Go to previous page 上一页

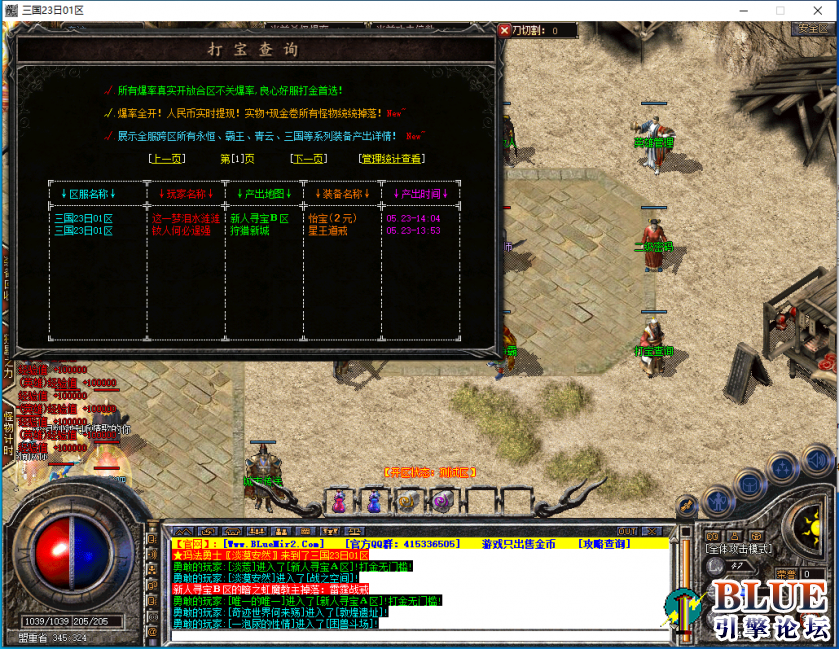[x=166, y=158]
